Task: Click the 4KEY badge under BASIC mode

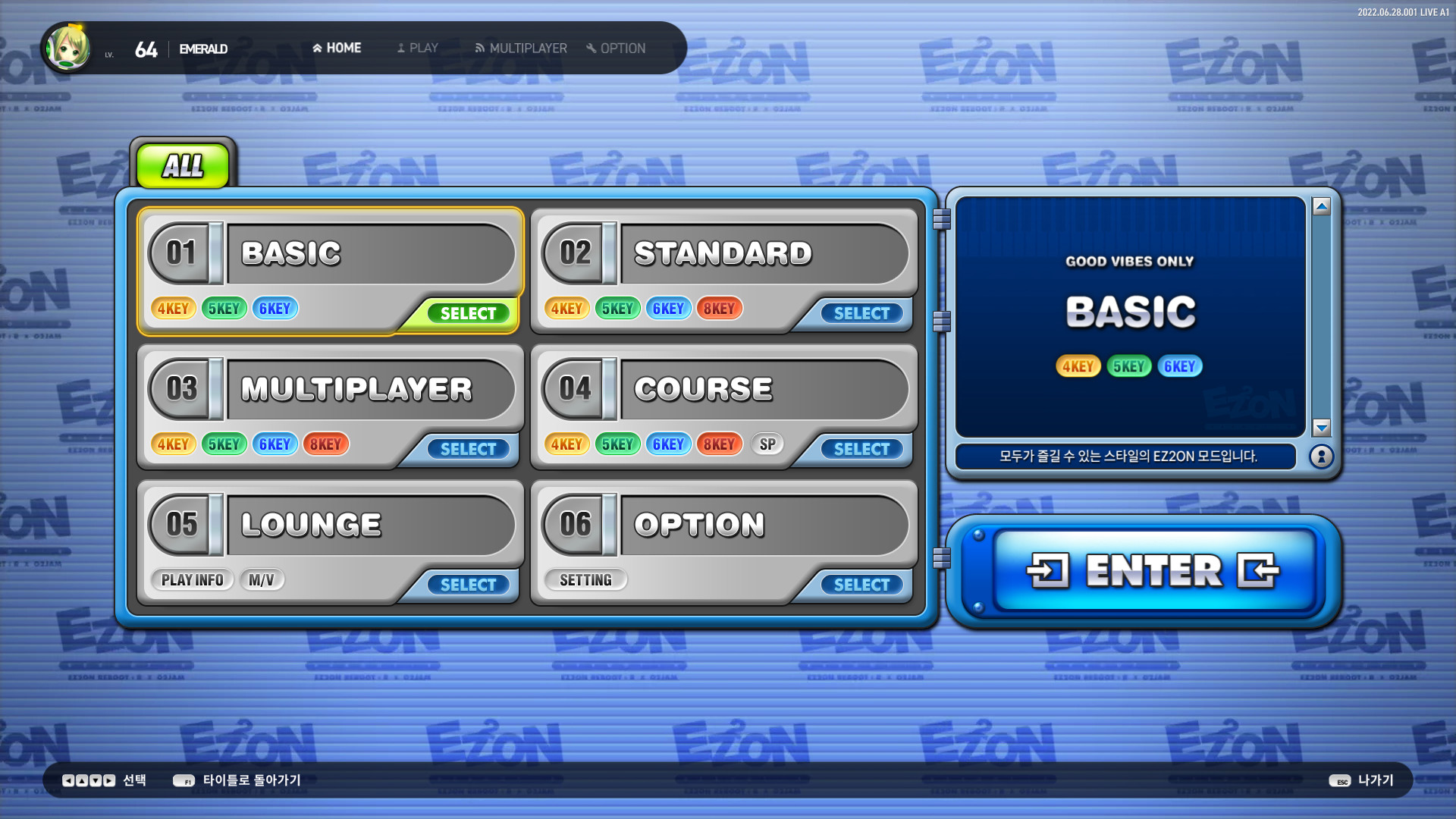Action: 174,308
